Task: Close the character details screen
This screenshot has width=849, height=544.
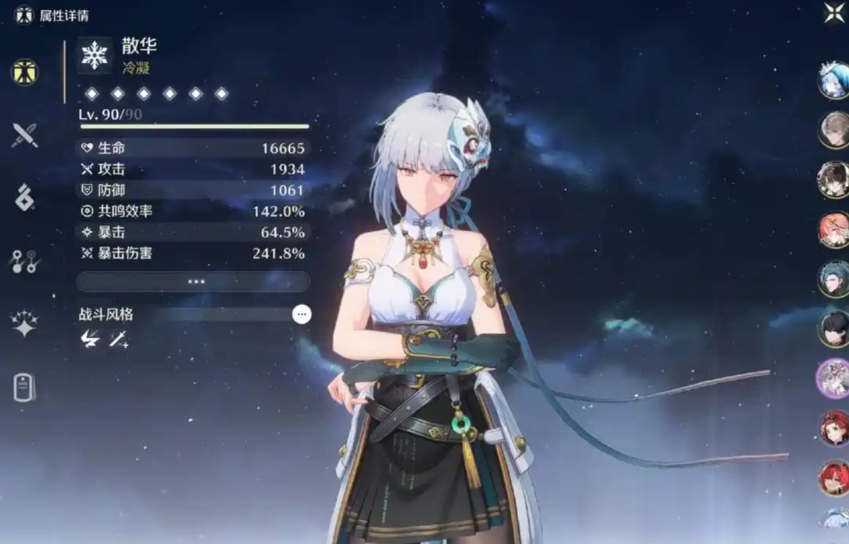Action: click(834, 13)
